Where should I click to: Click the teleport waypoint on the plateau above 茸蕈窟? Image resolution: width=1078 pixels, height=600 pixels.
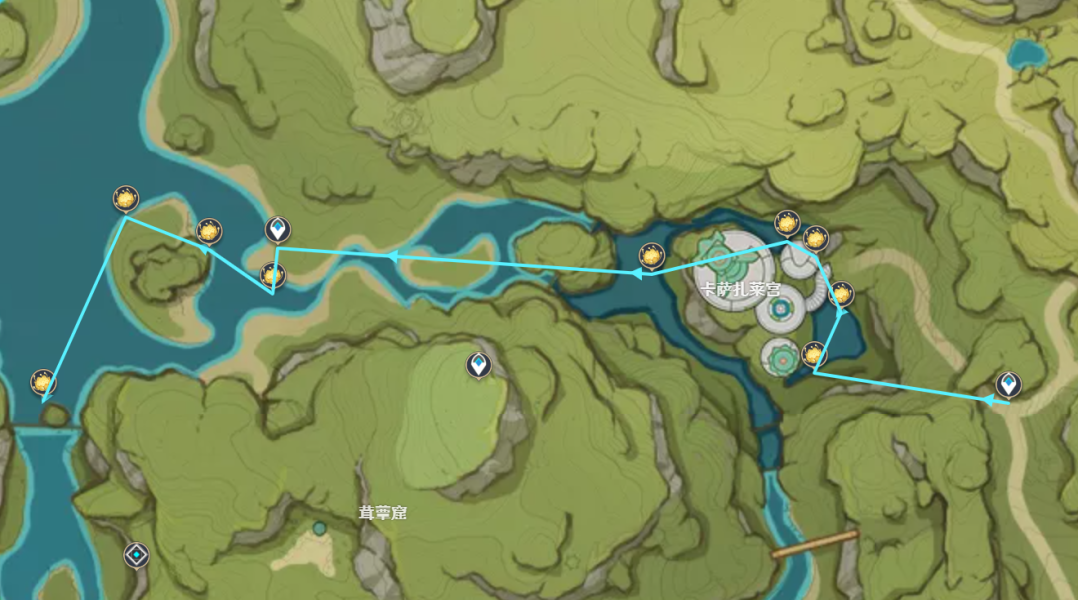[480, 365]
